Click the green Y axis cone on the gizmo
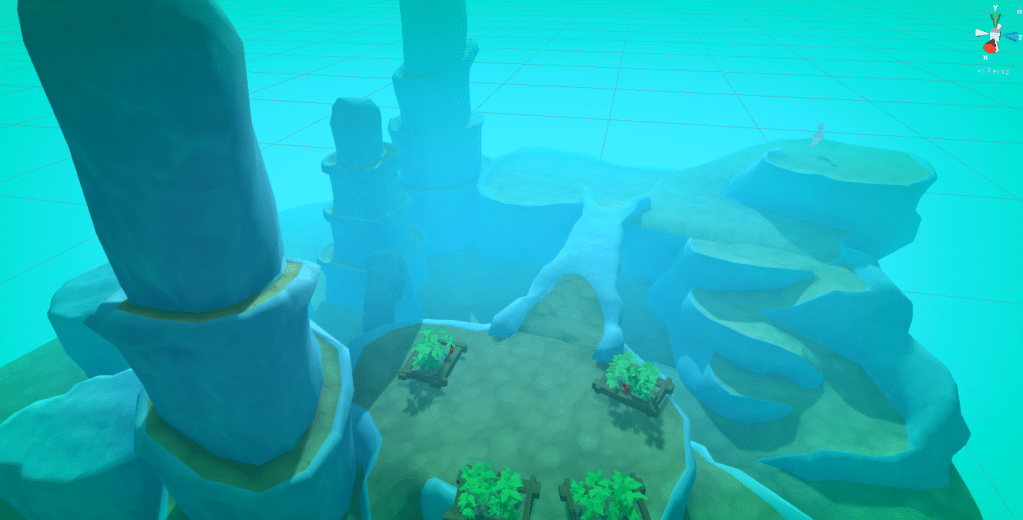Viewport: 1023px width, 520px height. click(x=995, y=18)
